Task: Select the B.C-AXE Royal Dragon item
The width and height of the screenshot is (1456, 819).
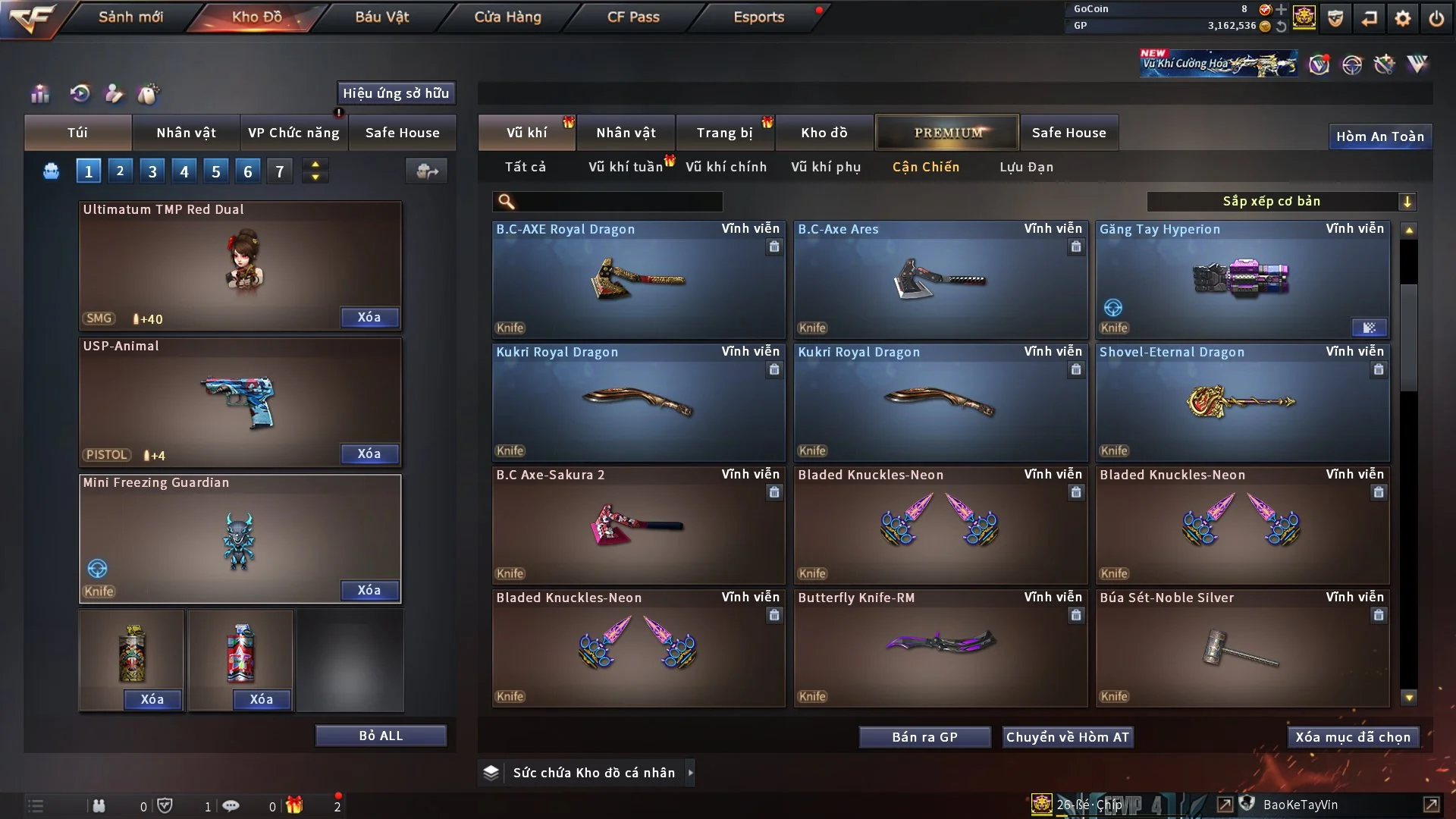Action: click(x=639, y=281)
